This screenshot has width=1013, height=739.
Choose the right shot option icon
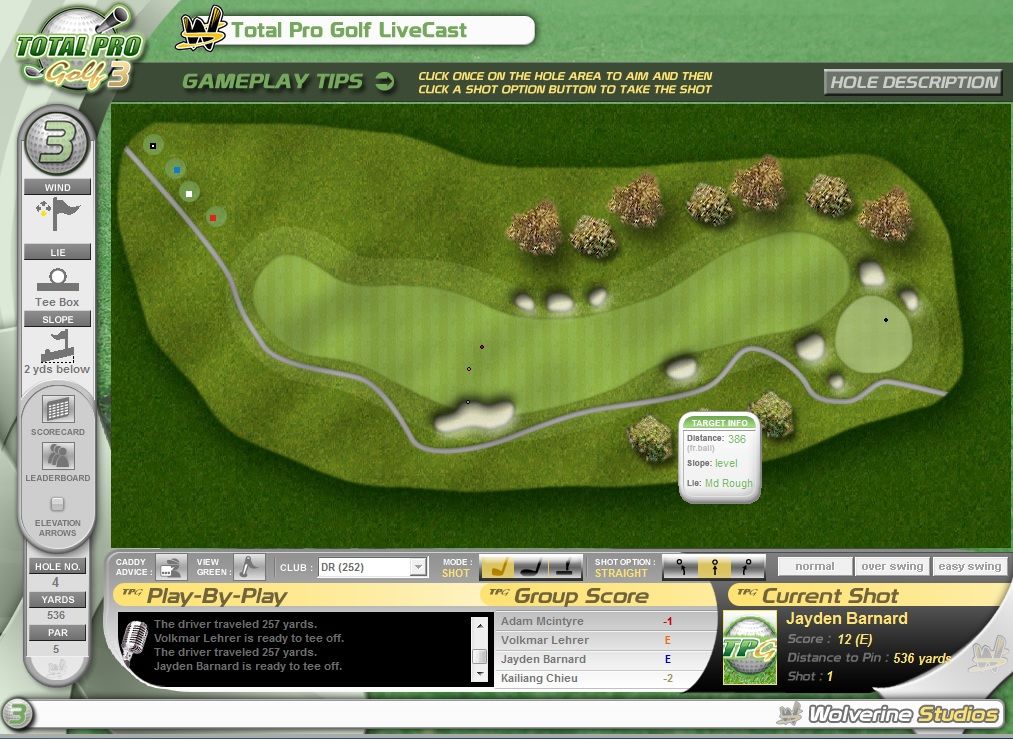pos(747,567)
